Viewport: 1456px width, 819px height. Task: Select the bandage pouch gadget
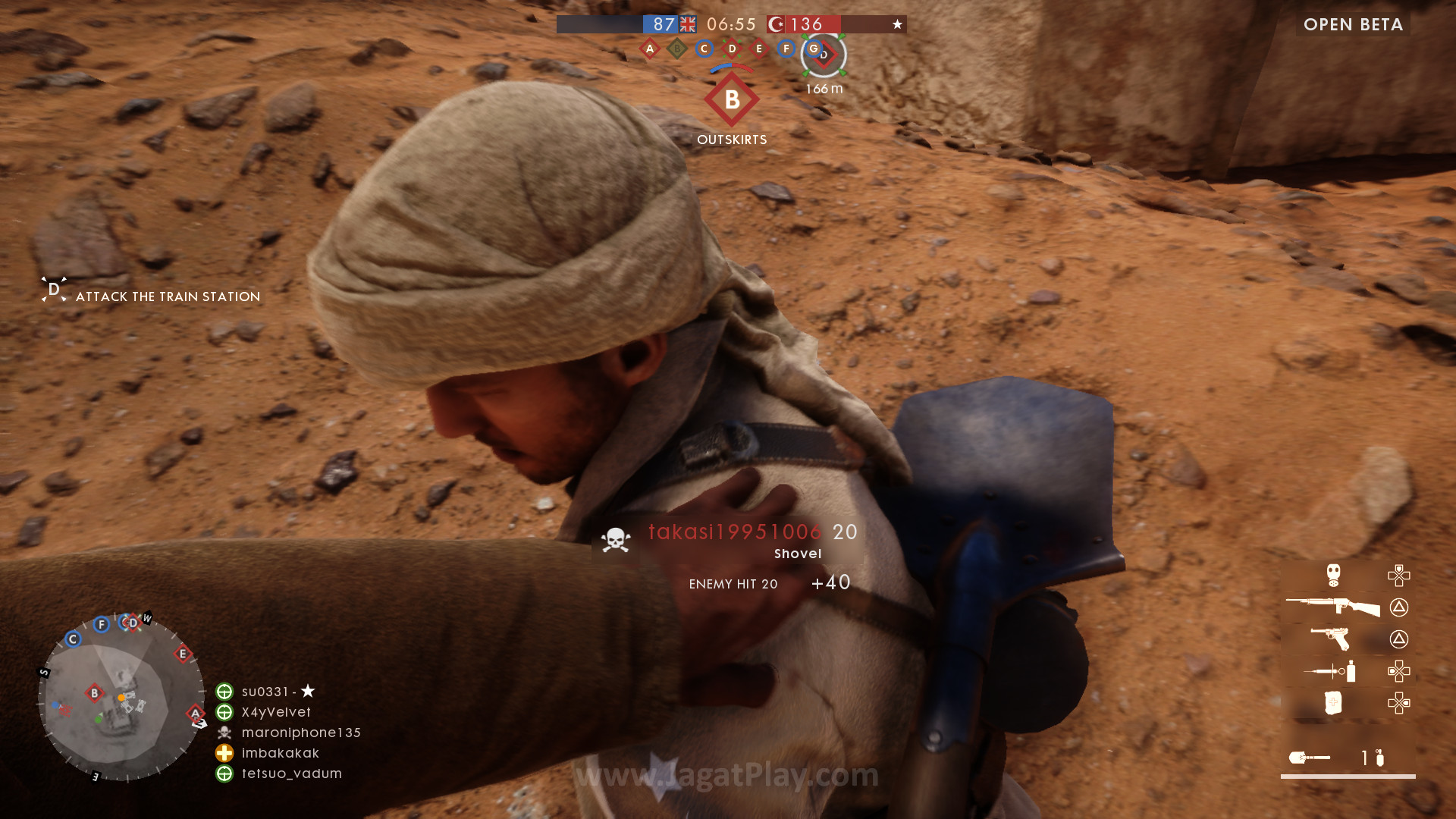[1333, 703]
